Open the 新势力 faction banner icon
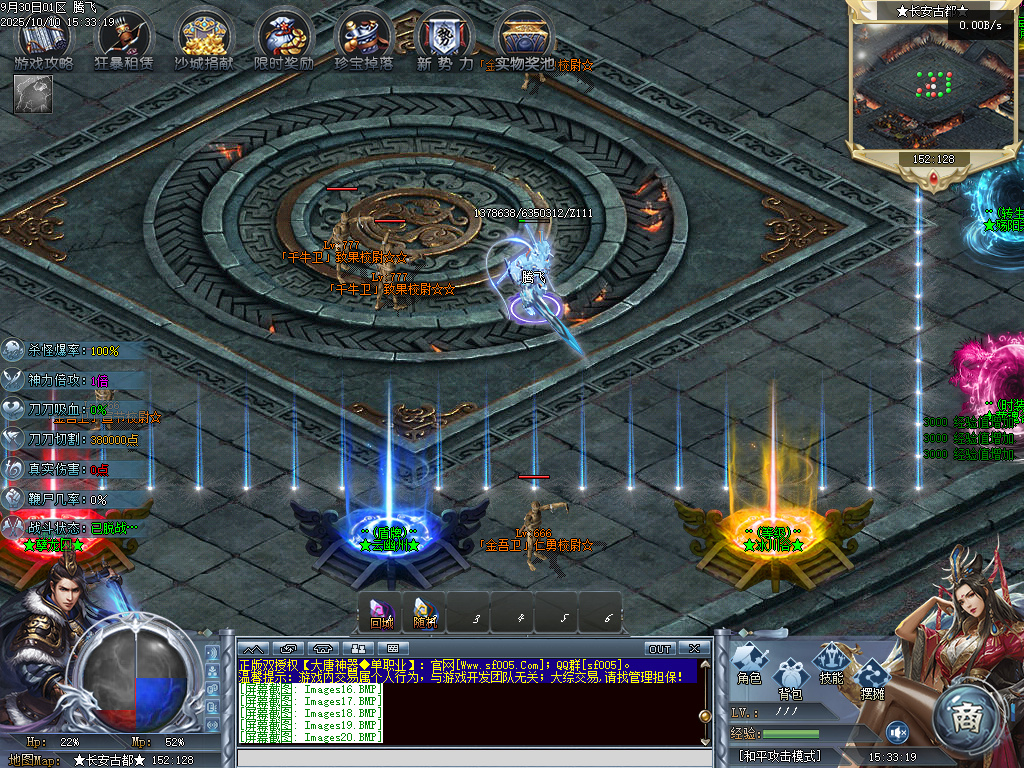This screenshot has width=1024, height=768. (x=444, y=38)
